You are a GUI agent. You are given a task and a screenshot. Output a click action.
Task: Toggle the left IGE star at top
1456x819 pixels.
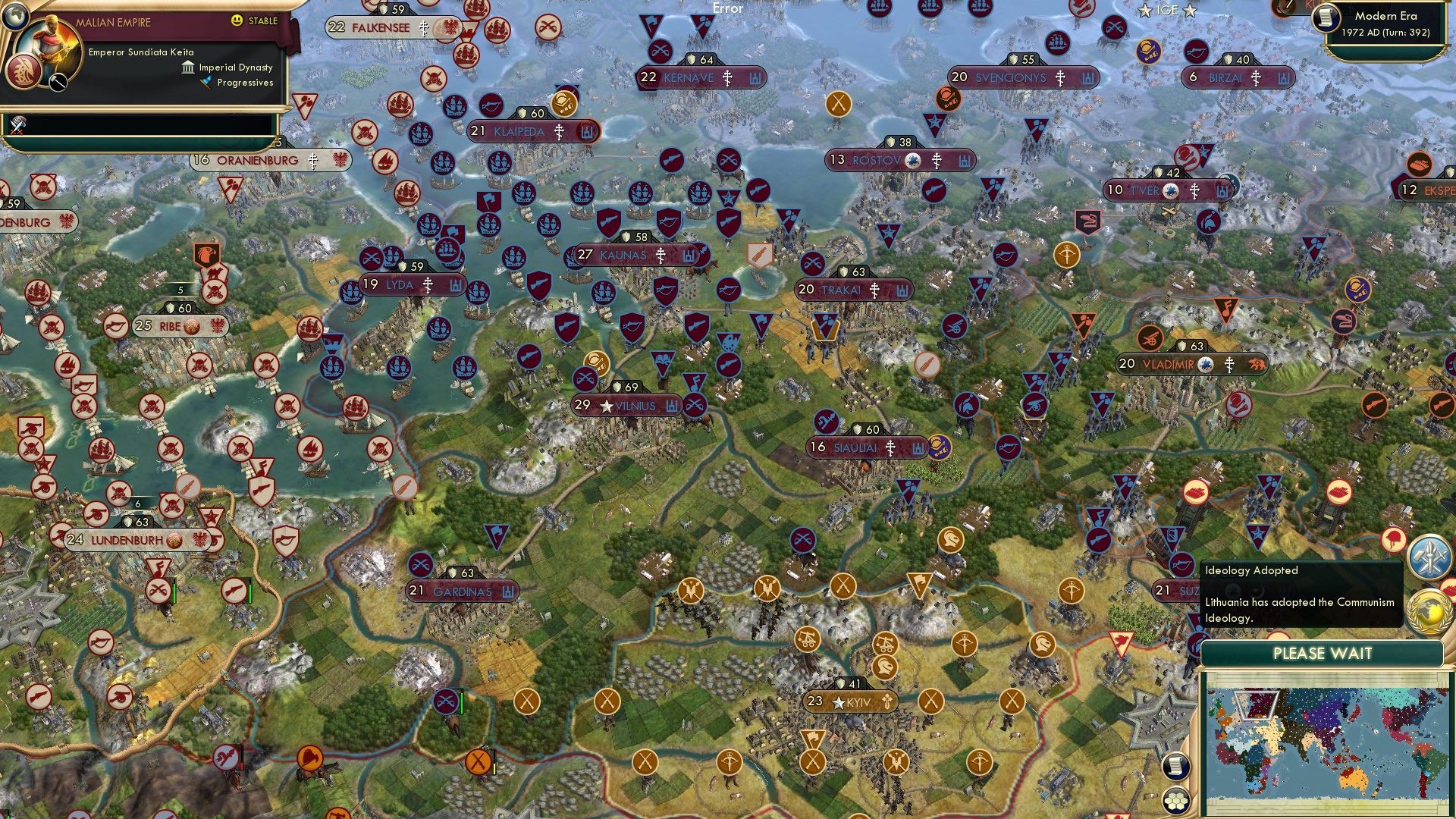[1144, 11]
